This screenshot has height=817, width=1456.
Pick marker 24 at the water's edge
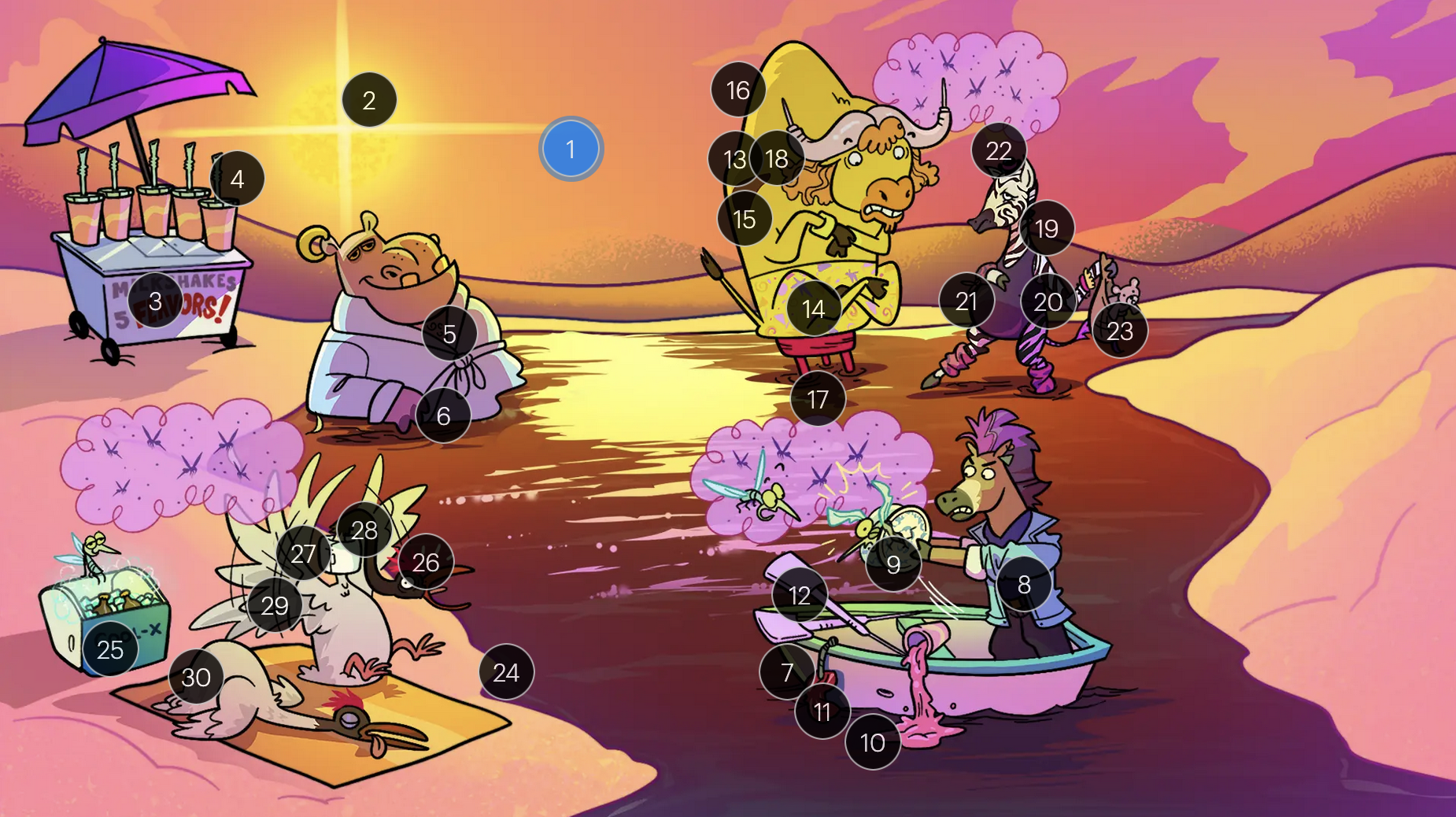506,672
